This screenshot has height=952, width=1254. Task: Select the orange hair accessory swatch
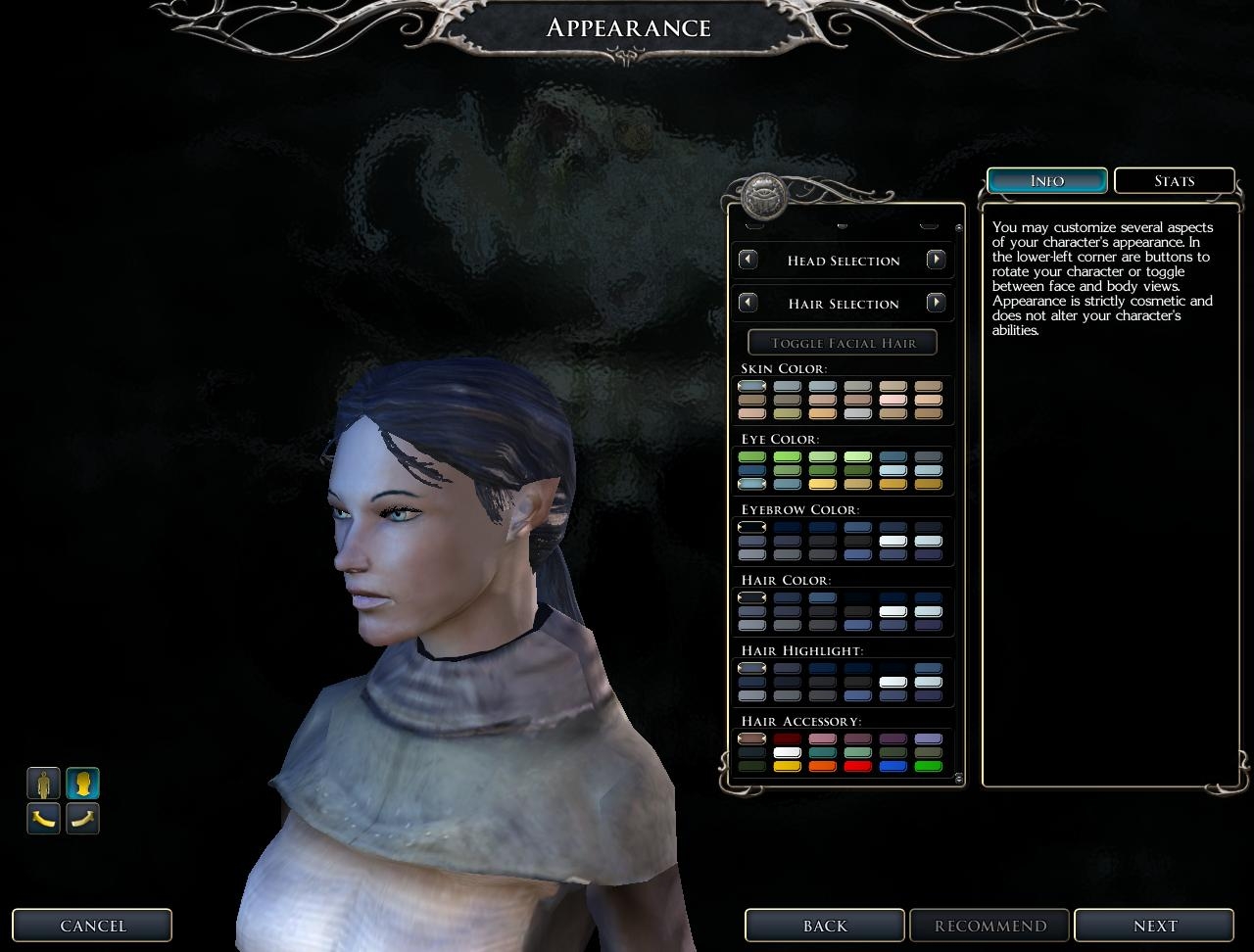coord(822,767)
